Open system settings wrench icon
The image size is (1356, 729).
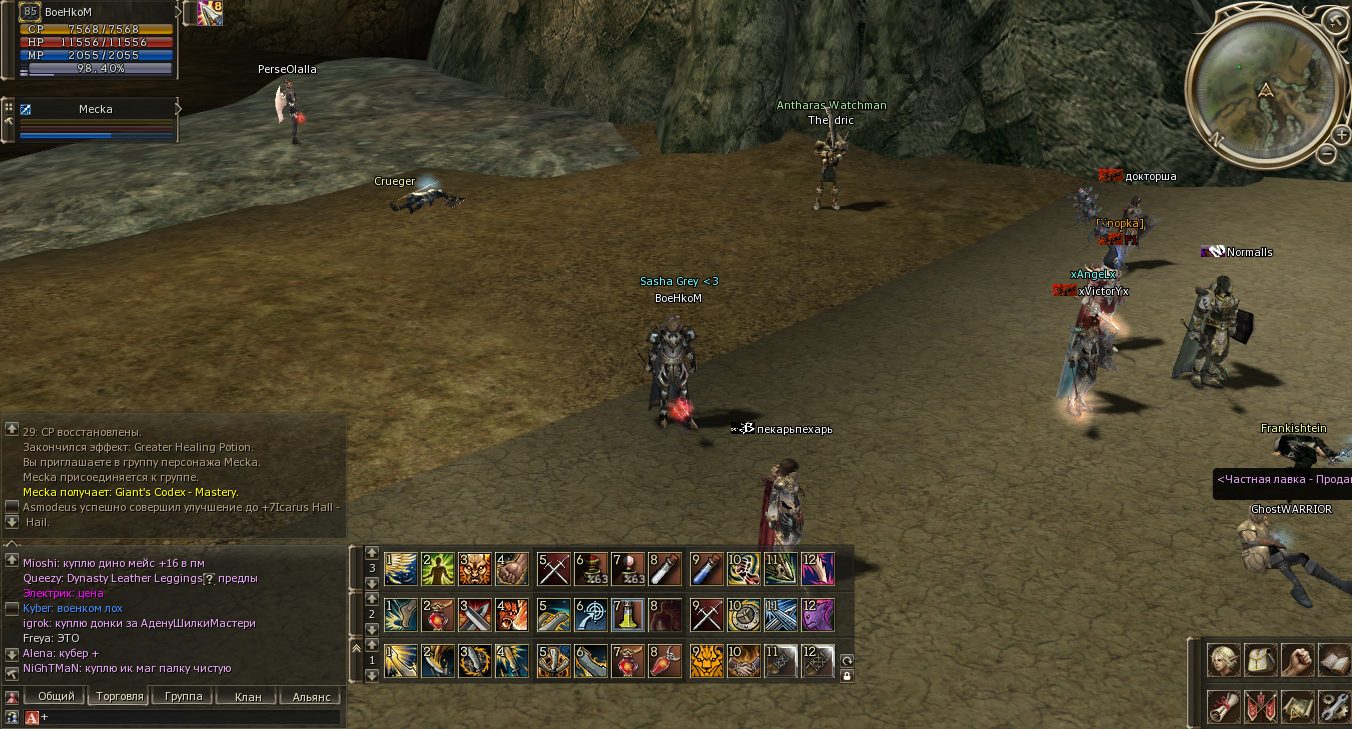(x=1334, y=706)
